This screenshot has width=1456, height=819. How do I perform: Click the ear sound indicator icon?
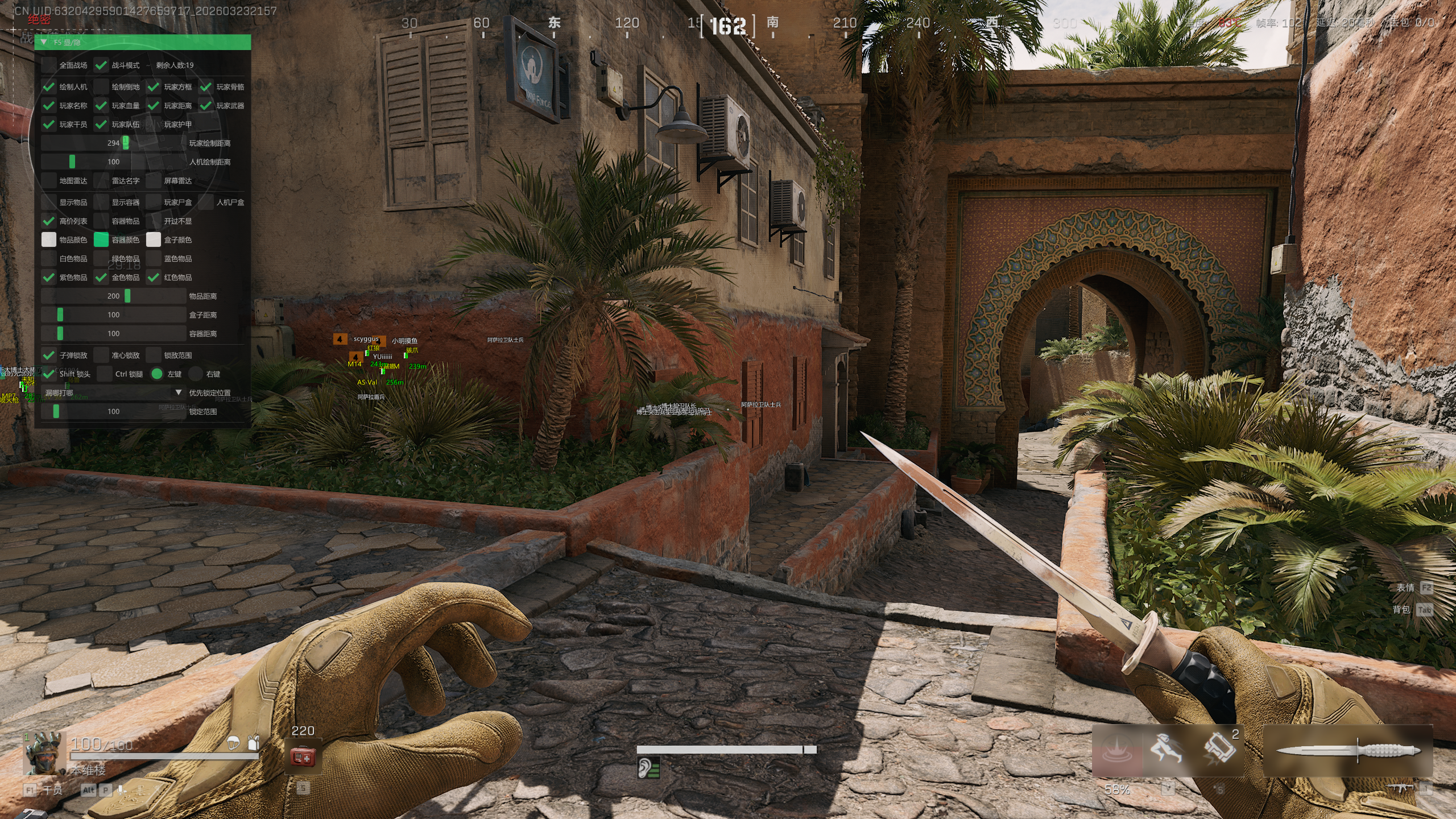[648, 768]
